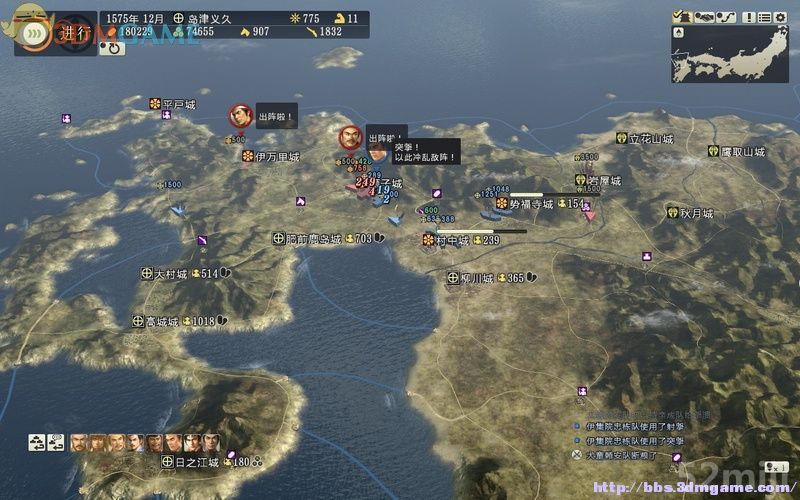The image size is (800, 500).
Task: Select the 村中城 castle label
Action: 451,240
